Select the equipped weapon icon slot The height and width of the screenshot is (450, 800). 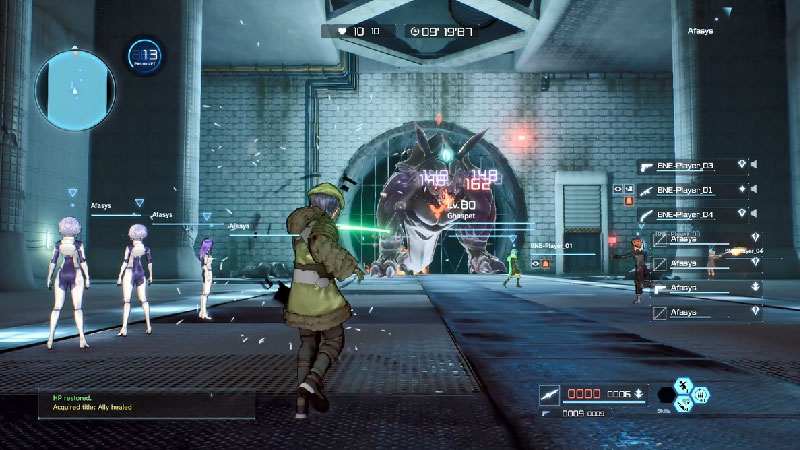549,393
